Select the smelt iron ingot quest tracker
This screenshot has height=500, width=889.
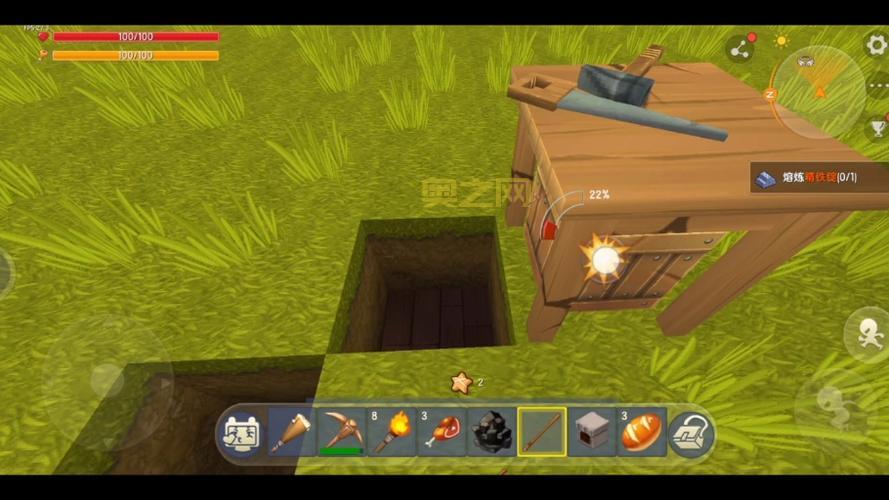coord(818,178)
